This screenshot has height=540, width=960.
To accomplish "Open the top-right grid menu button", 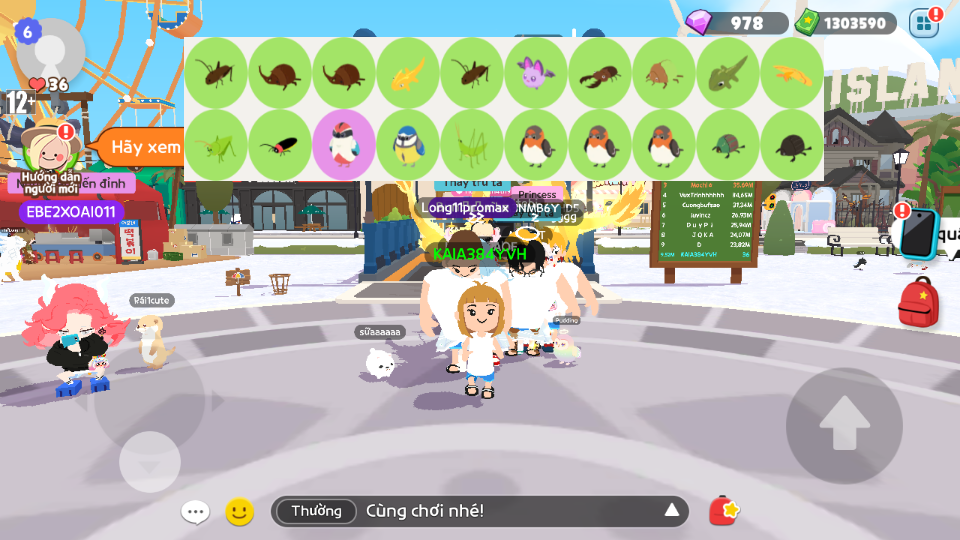I will pyautogui.click(x=924, y=22).
